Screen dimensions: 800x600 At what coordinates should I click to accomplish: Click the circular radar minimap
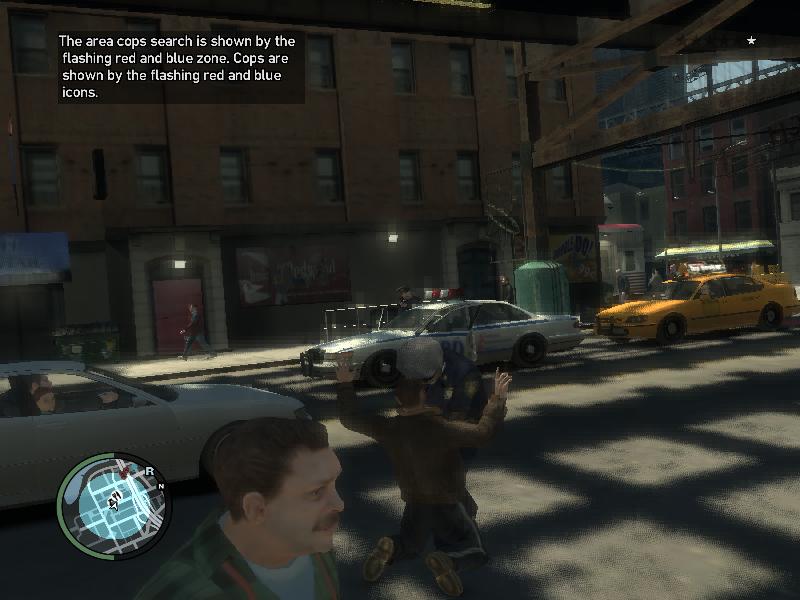115,504
